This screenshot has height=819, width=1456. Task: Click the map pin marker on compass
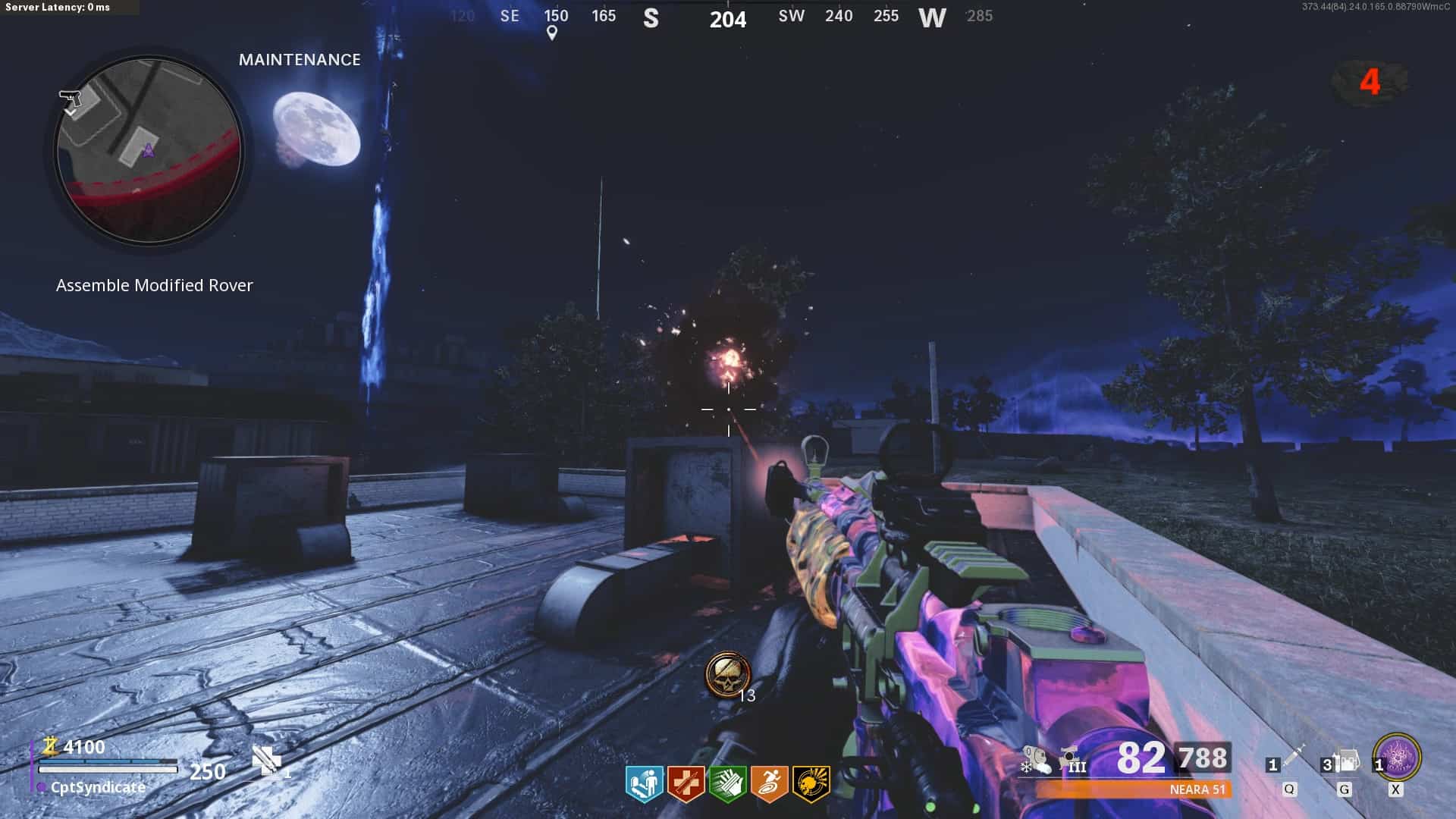coord(552,33)
